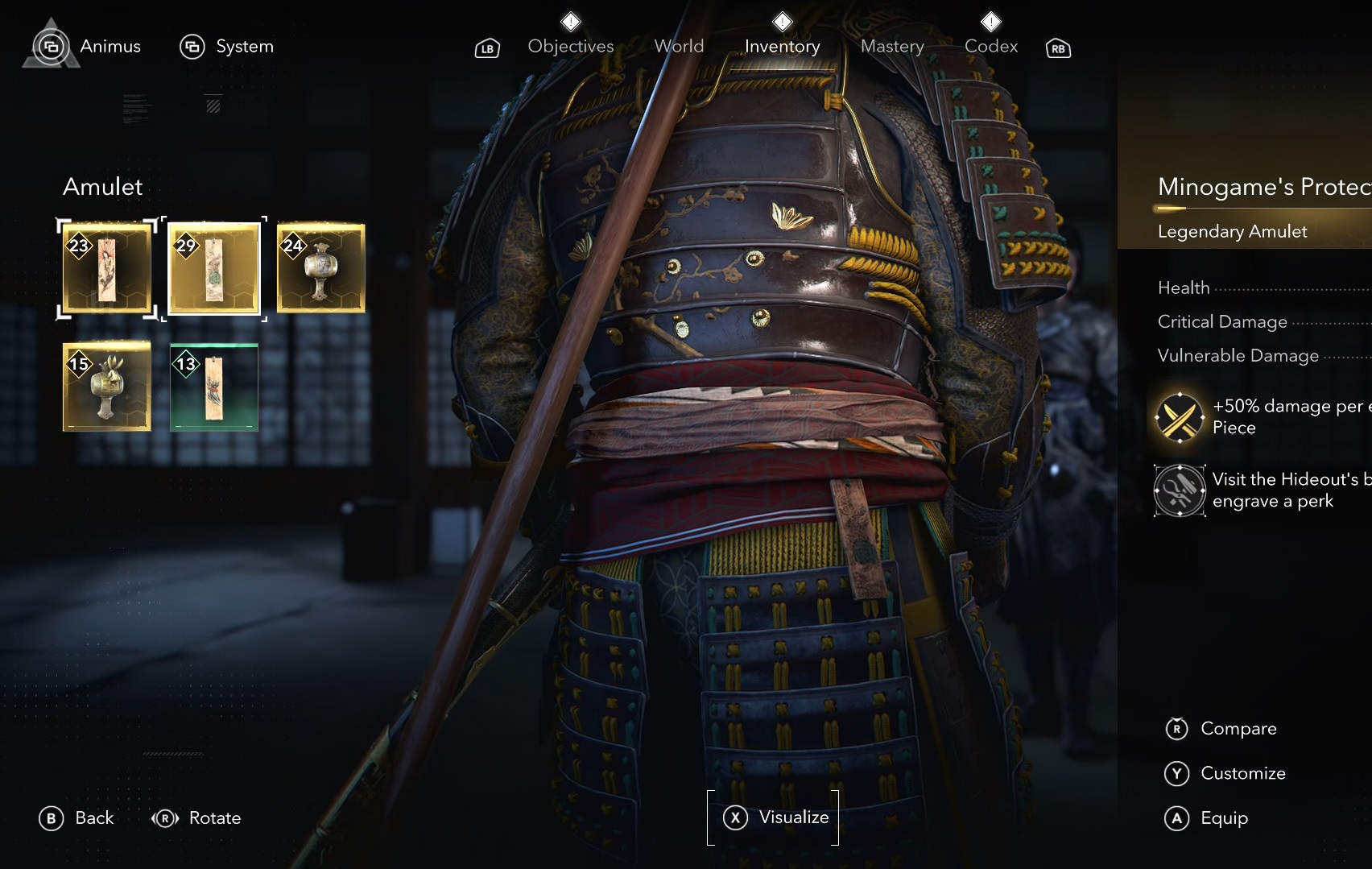
Task: Customize the selected amulet
Action: 1225,774
